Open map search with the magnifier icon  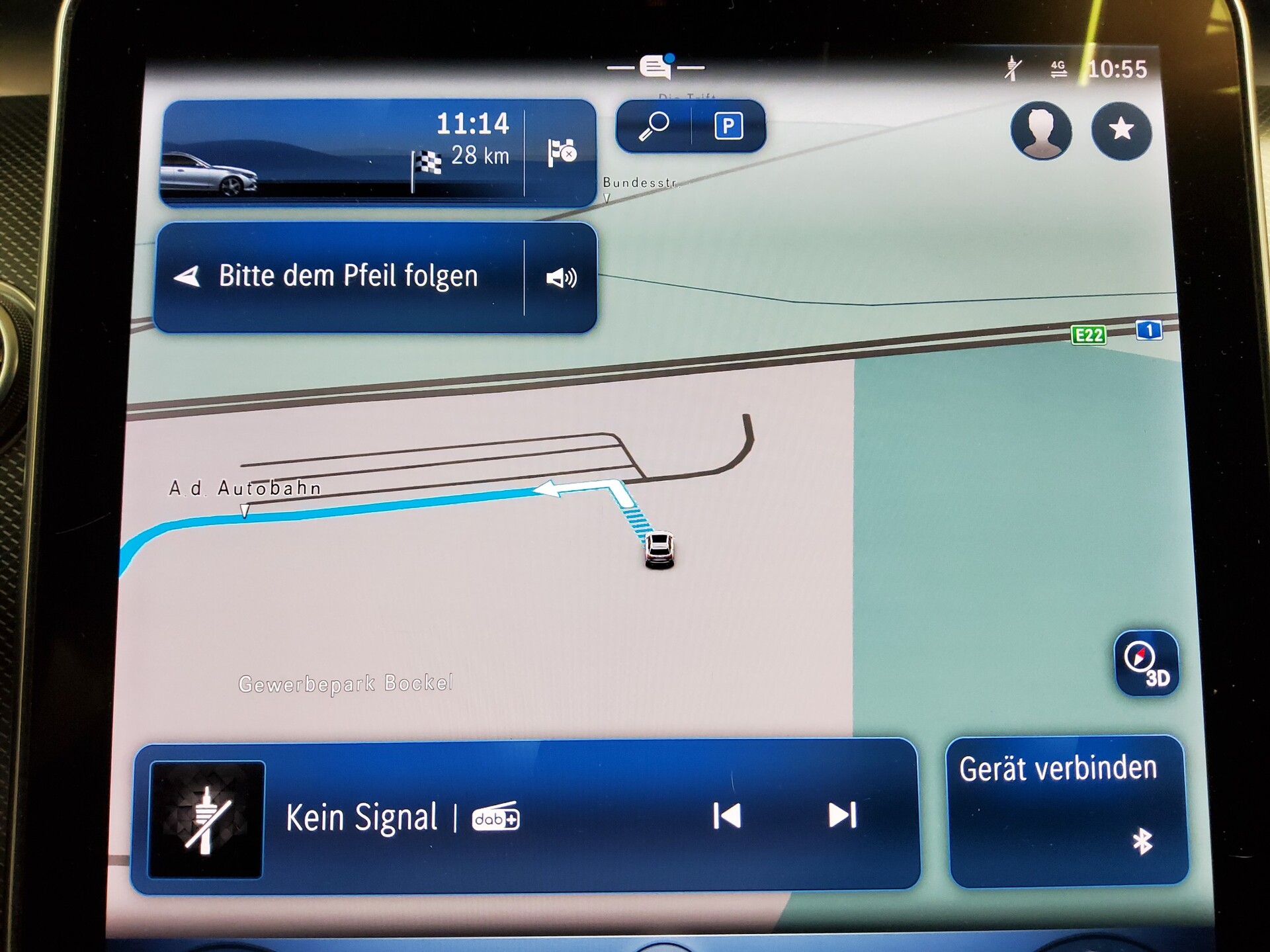click(x=655, y=126)
